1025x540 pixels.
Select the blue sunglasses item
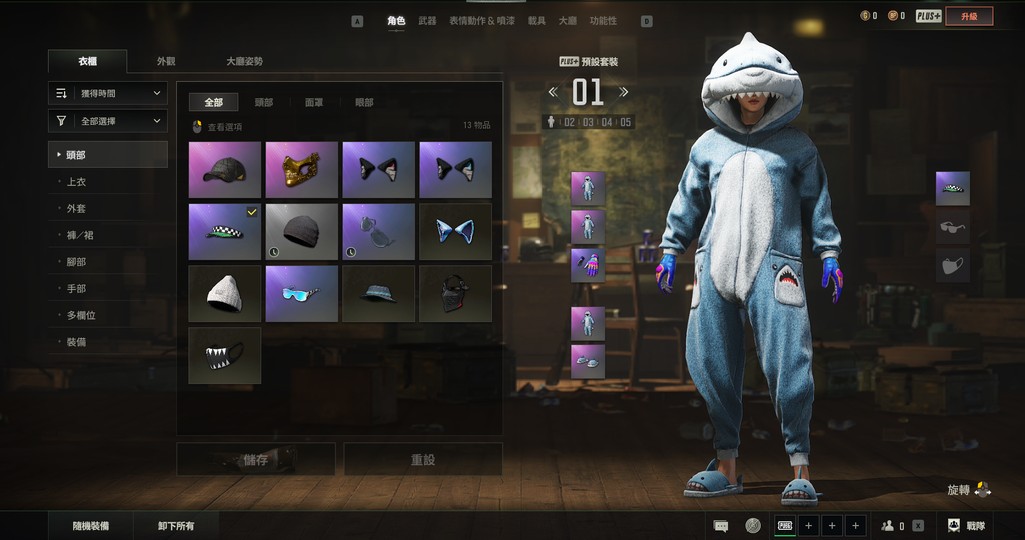tap(301, 293)
